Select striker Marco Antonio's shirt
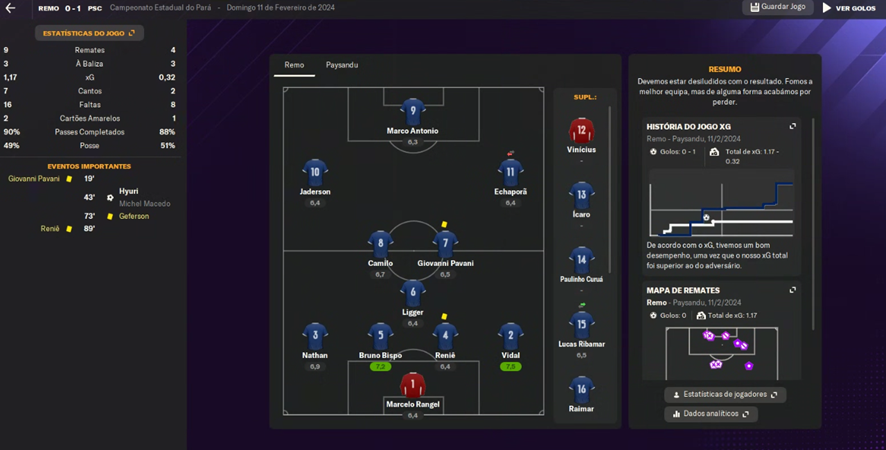The image size is (886, 450). pos(413,111)
